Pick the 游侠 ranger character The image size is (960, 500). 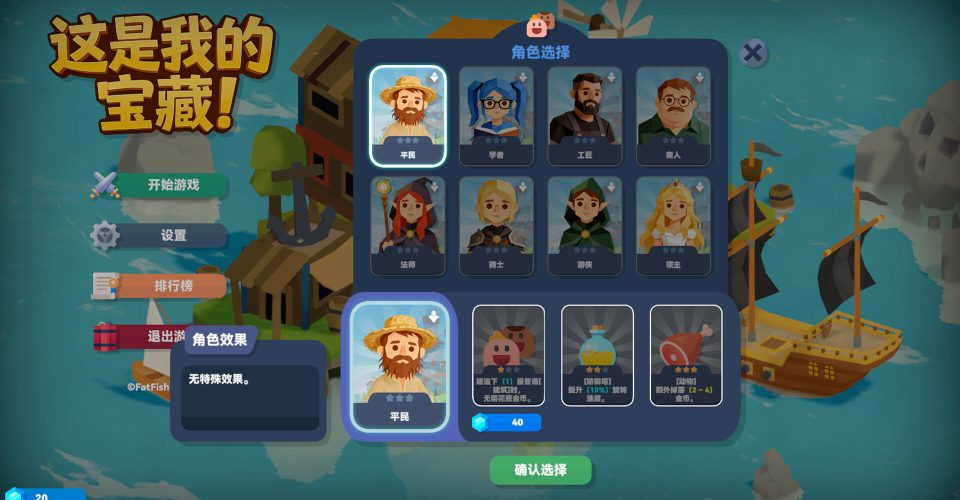click(585, 225)
